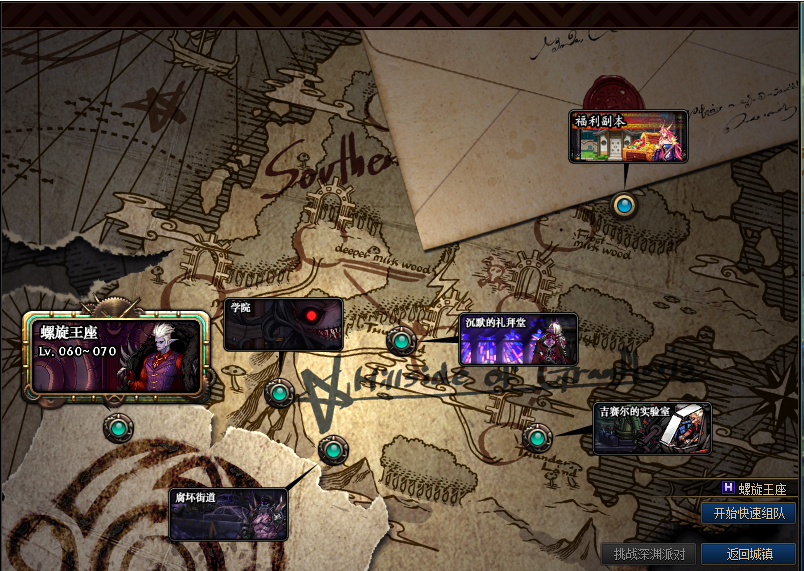The image size is (804, 571).
Task: Select the 螺旋王座 dungeon card
Action: click(x=116, y=354)
